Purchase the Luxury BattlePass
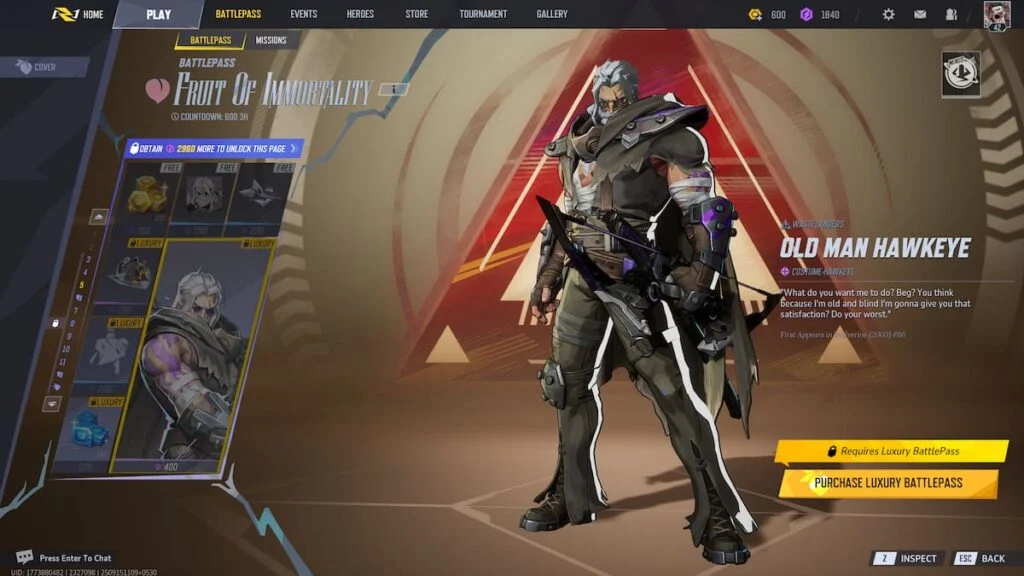The width and height of the screenshot is (1024, 576). (x=888, y=483)
